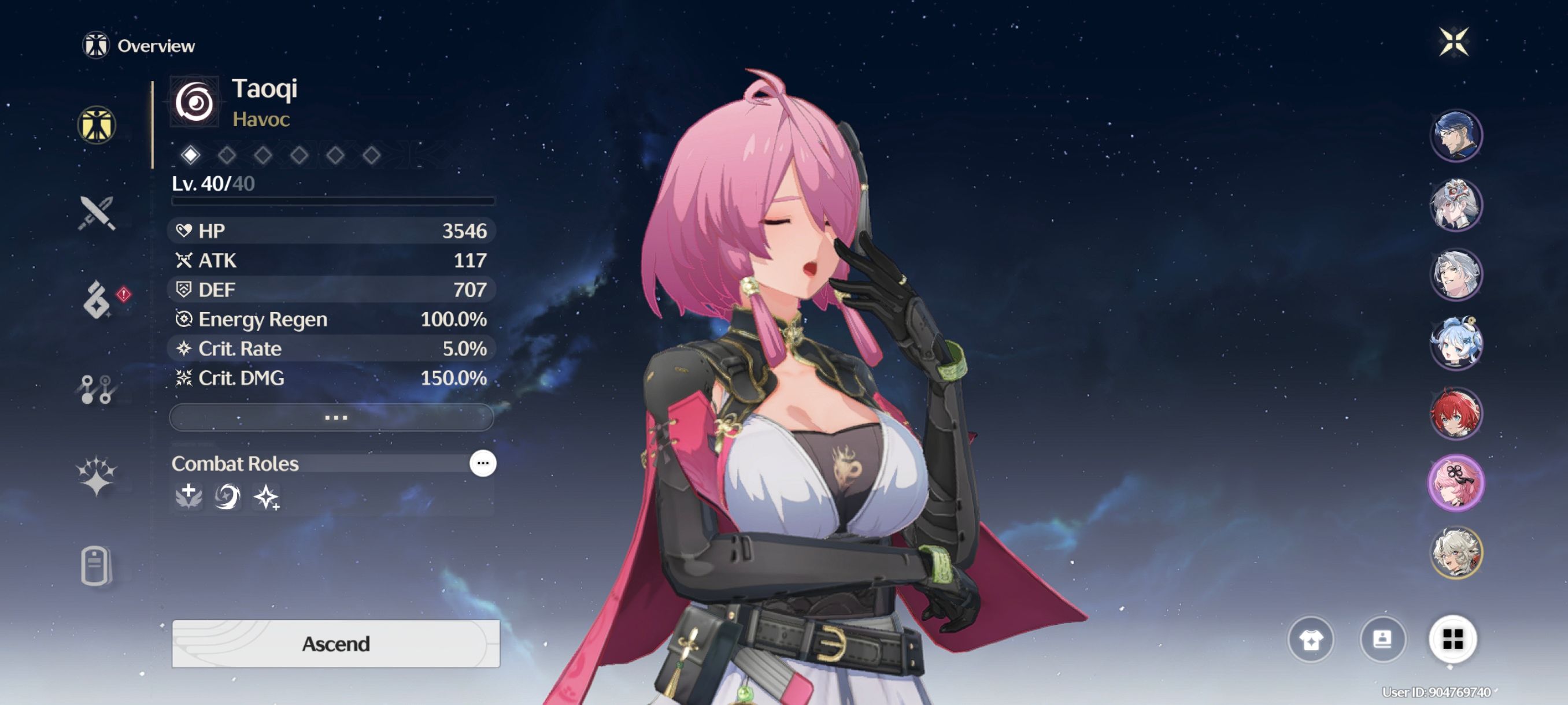
Task: Open the Echoes tab with red alert
Action: point(97,299)
